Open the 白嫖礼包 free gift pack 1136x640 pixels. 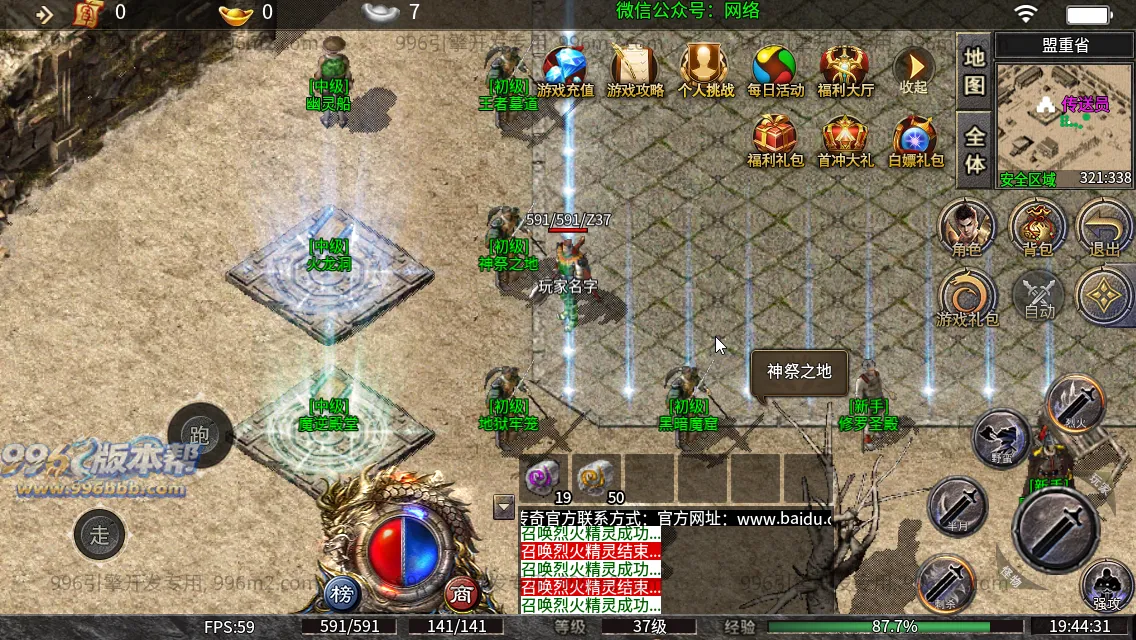point(915,139)
